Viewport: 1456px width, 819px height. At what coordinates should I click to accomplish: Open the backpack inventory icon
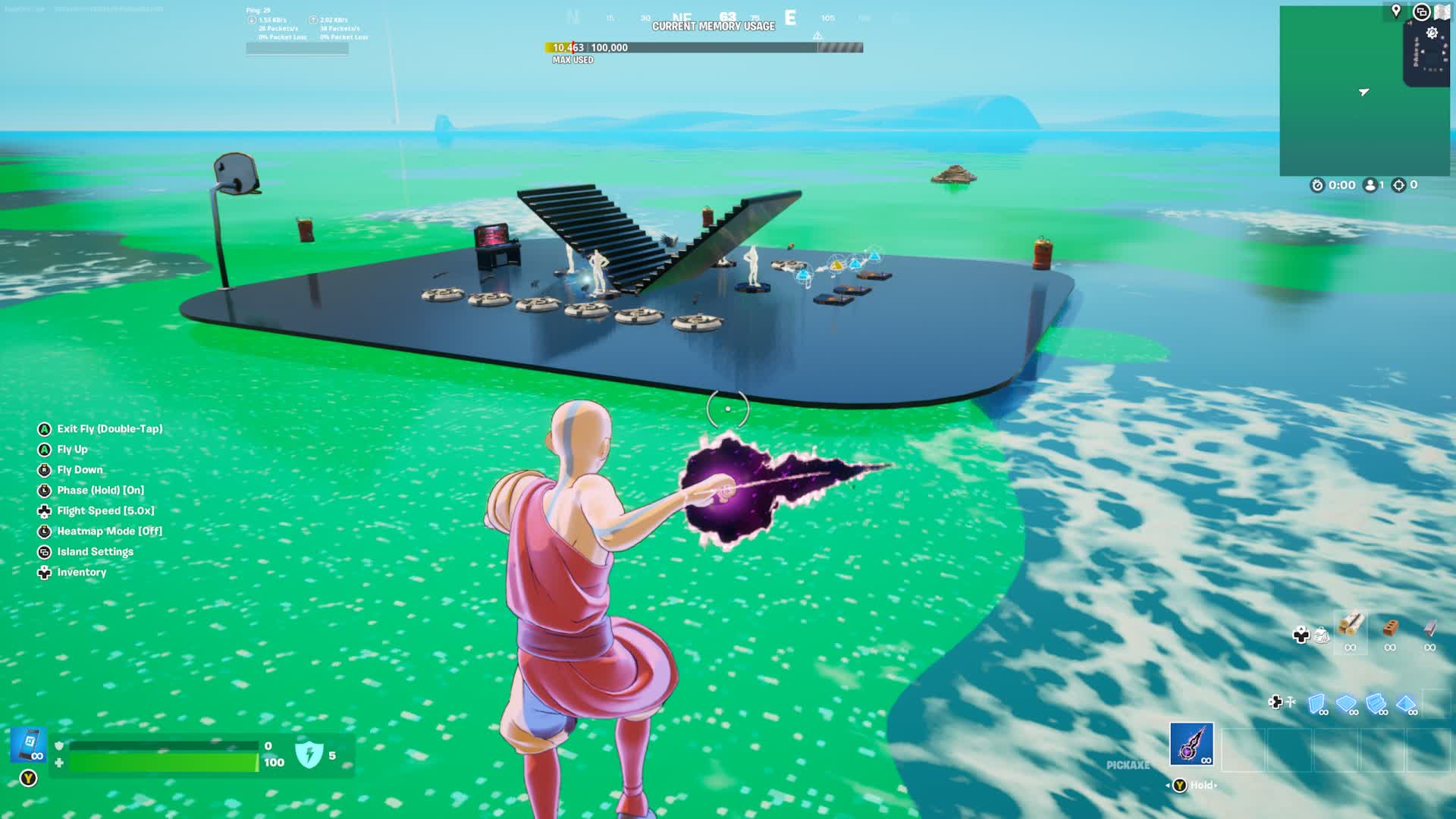click(x=1322, y=635)
